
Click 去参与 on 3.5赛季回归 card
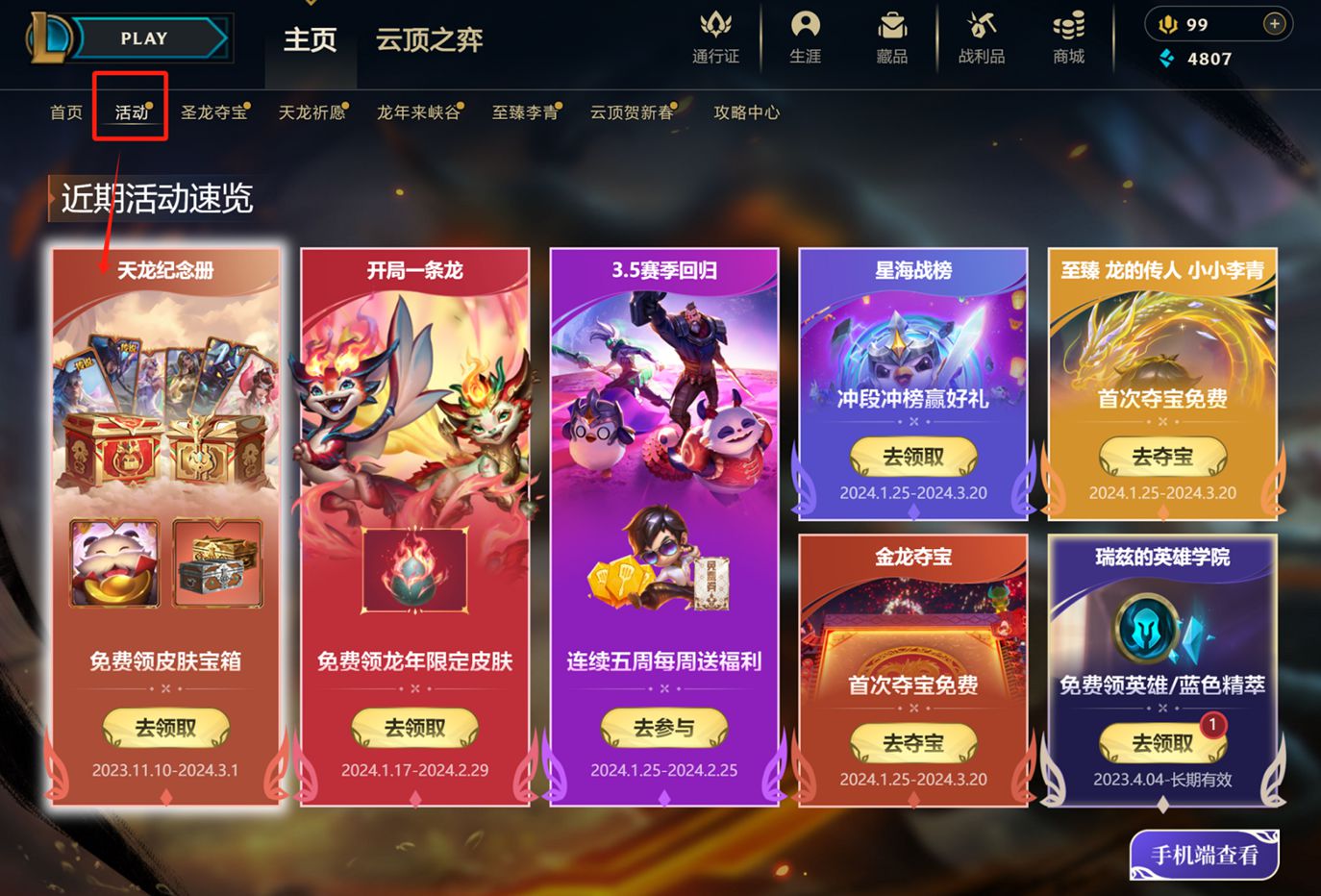(x=664, y=728)
